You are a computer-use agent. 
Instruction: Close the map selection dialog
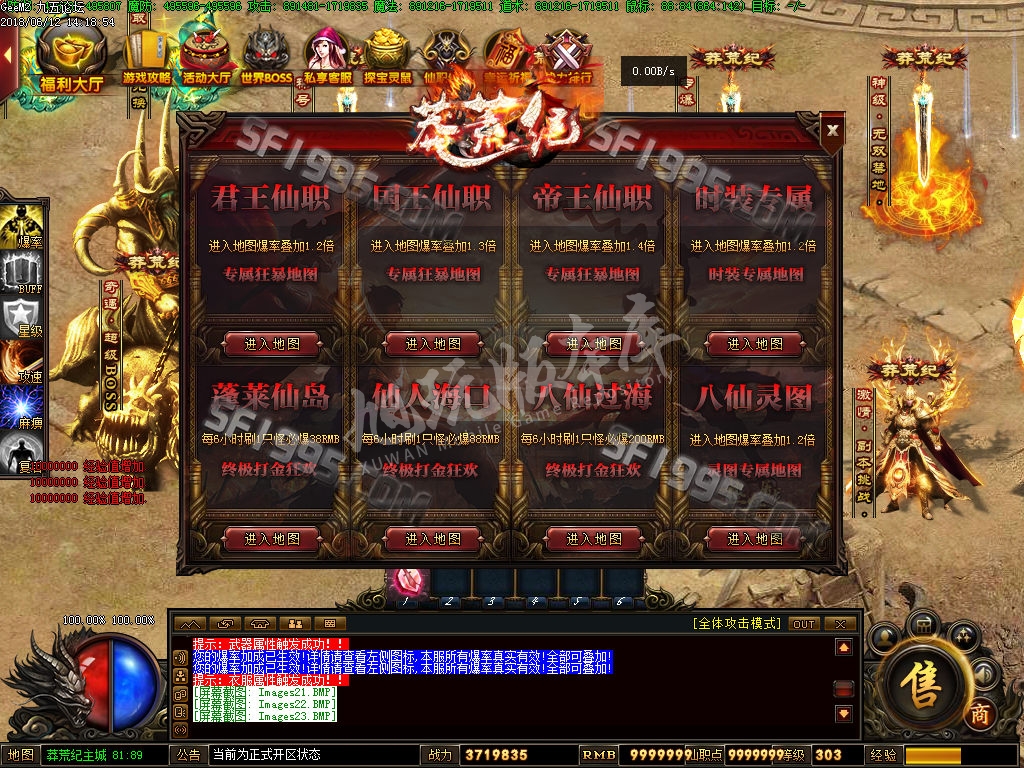pos(832,129)
